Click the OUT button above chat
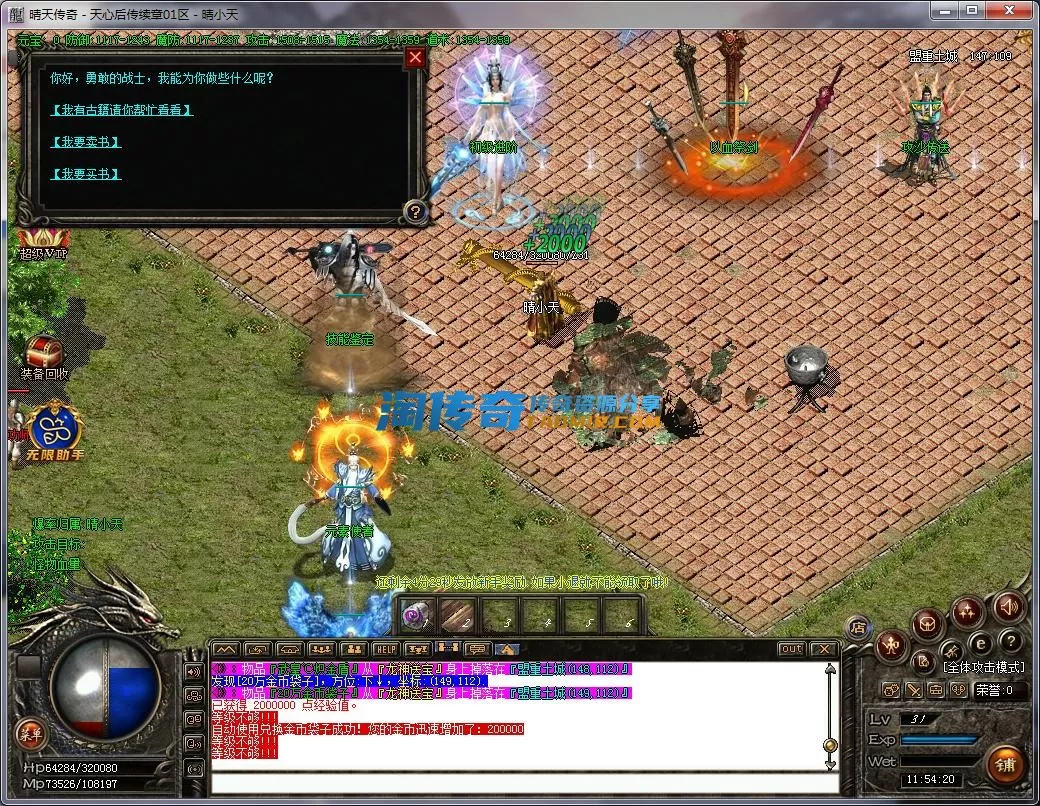 [x=791, y=649]
